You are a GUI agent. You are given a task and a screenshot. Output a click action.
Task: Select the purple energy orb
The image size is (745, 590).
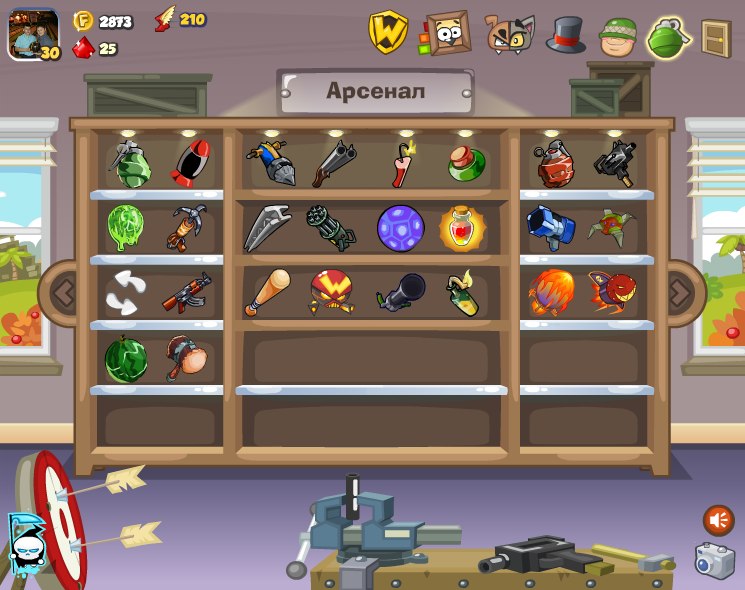[400, 228]
